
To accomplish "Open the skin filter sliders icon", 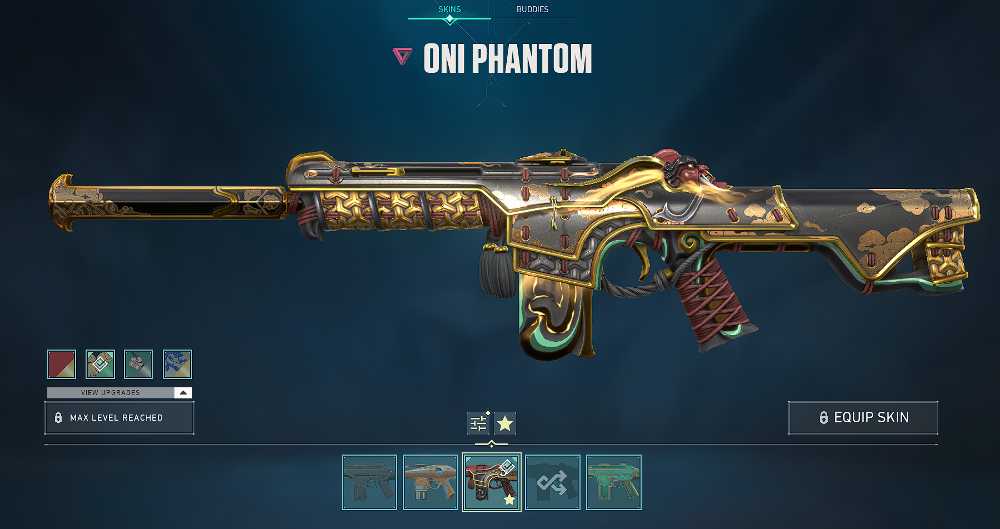I will 478,423.
